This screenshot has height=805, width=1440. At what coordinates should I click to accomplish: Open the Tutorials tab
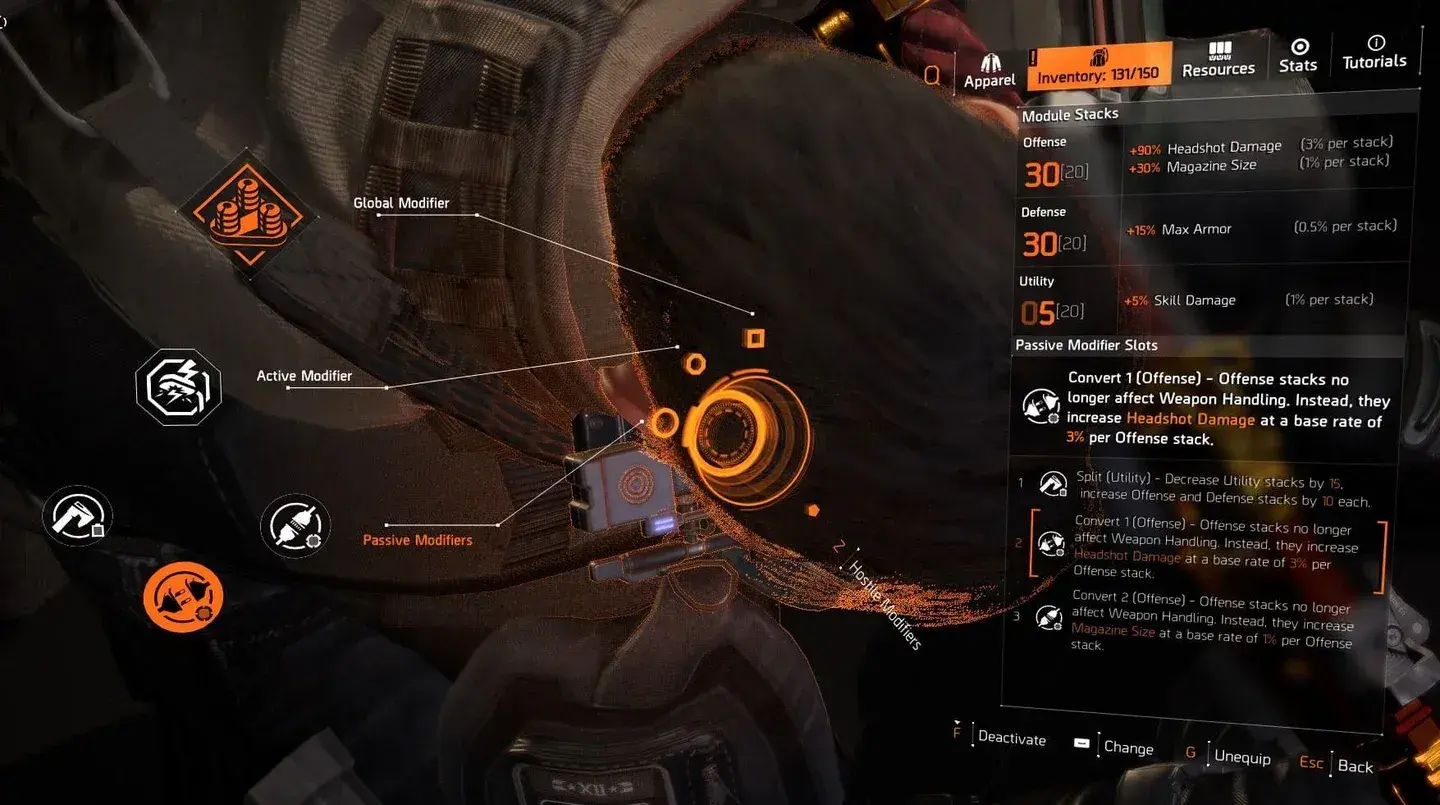tap(1374, 53)
